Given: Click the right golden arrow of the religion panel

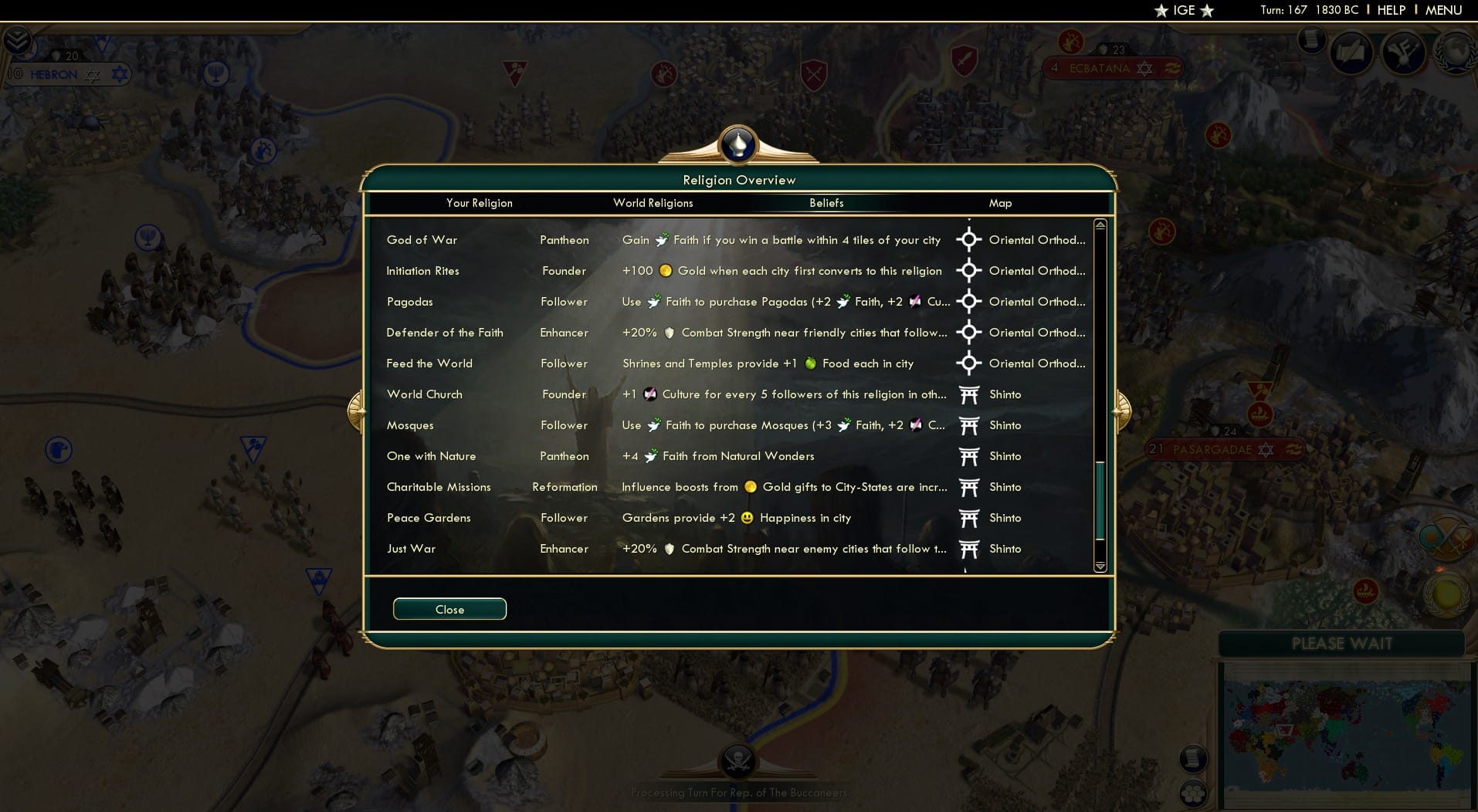Looking at the screenshot, I should tap(1124, 410).
